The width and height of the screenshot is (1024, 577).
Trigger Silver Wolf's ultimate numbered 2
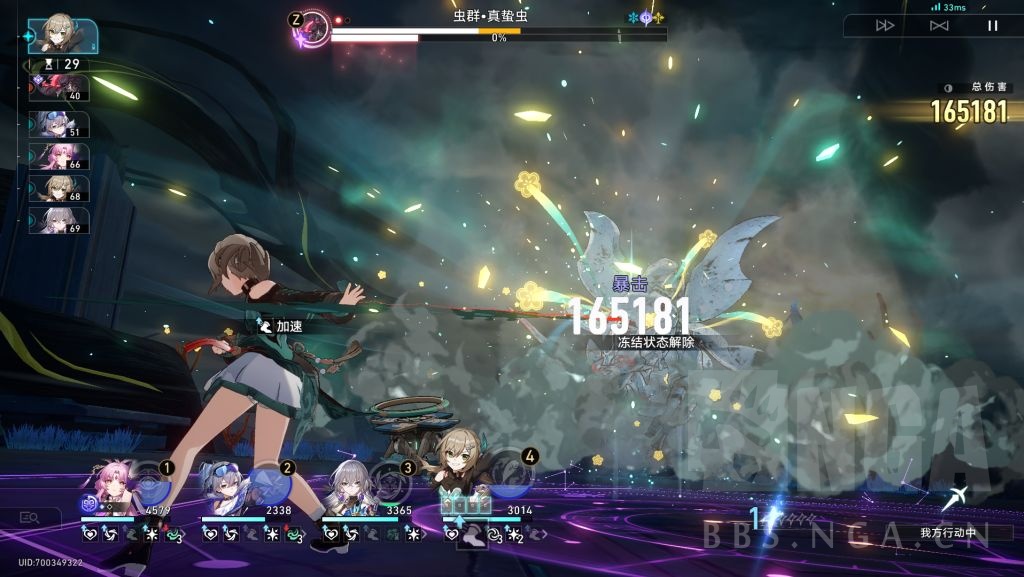tap(270, 481)
